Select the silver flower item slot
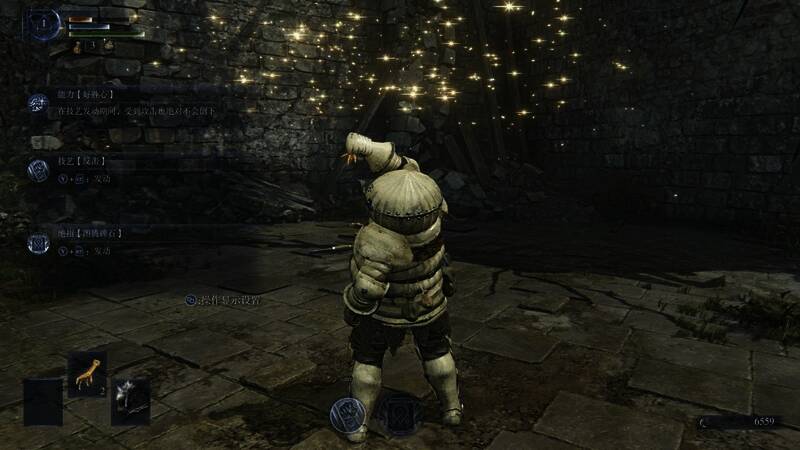Image resolution: width=800 pixels, height=450 pixels. (131, 400)
